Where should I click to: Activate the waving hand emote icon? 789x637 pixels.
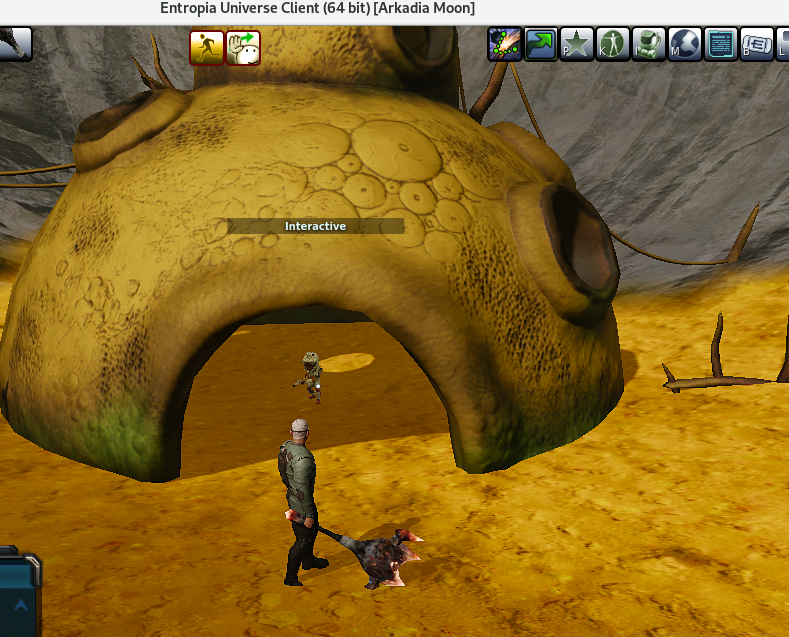[243, 47]
